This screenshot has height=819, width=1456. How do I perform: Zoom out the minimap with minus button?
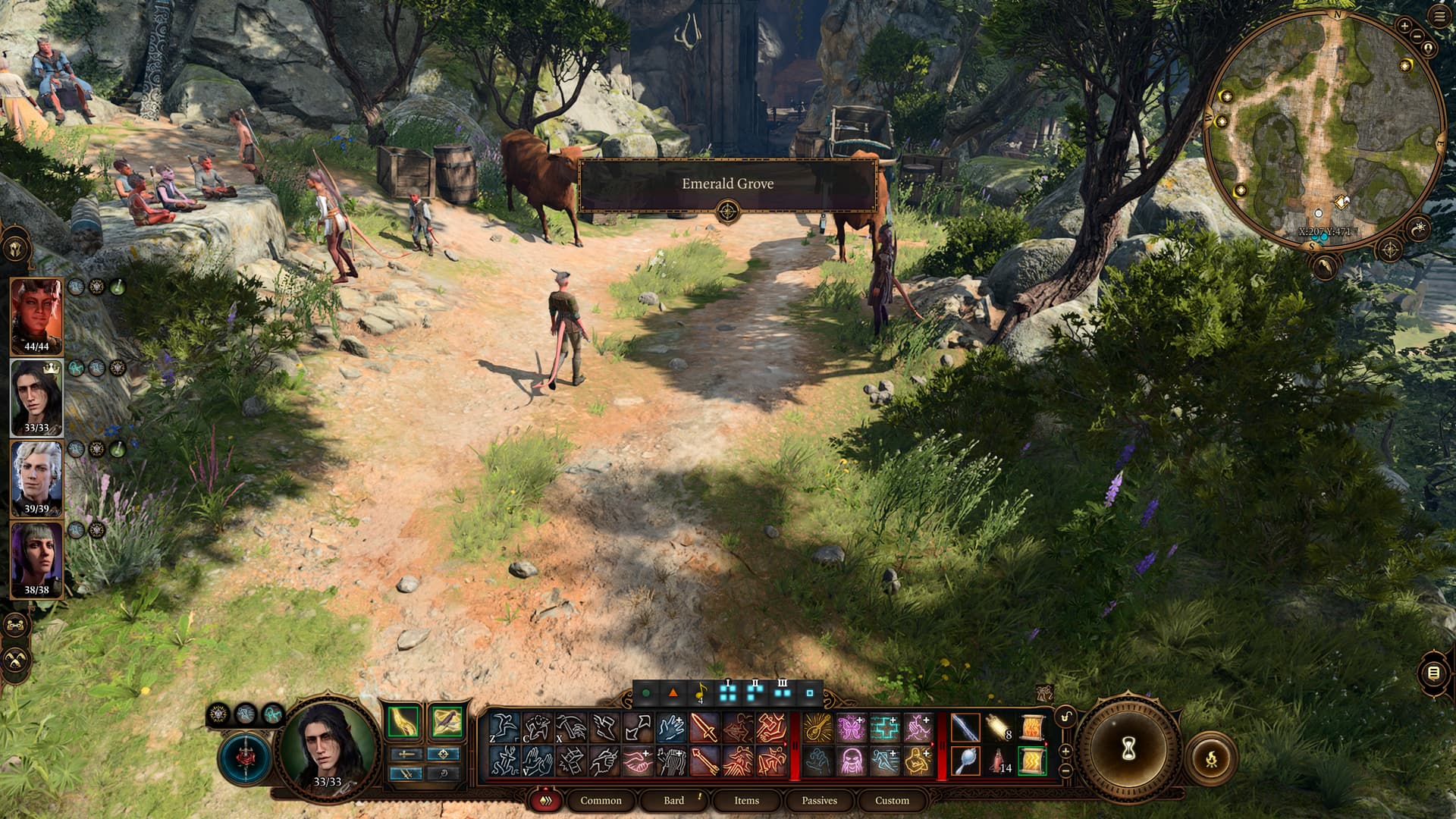coord(1417,38)
